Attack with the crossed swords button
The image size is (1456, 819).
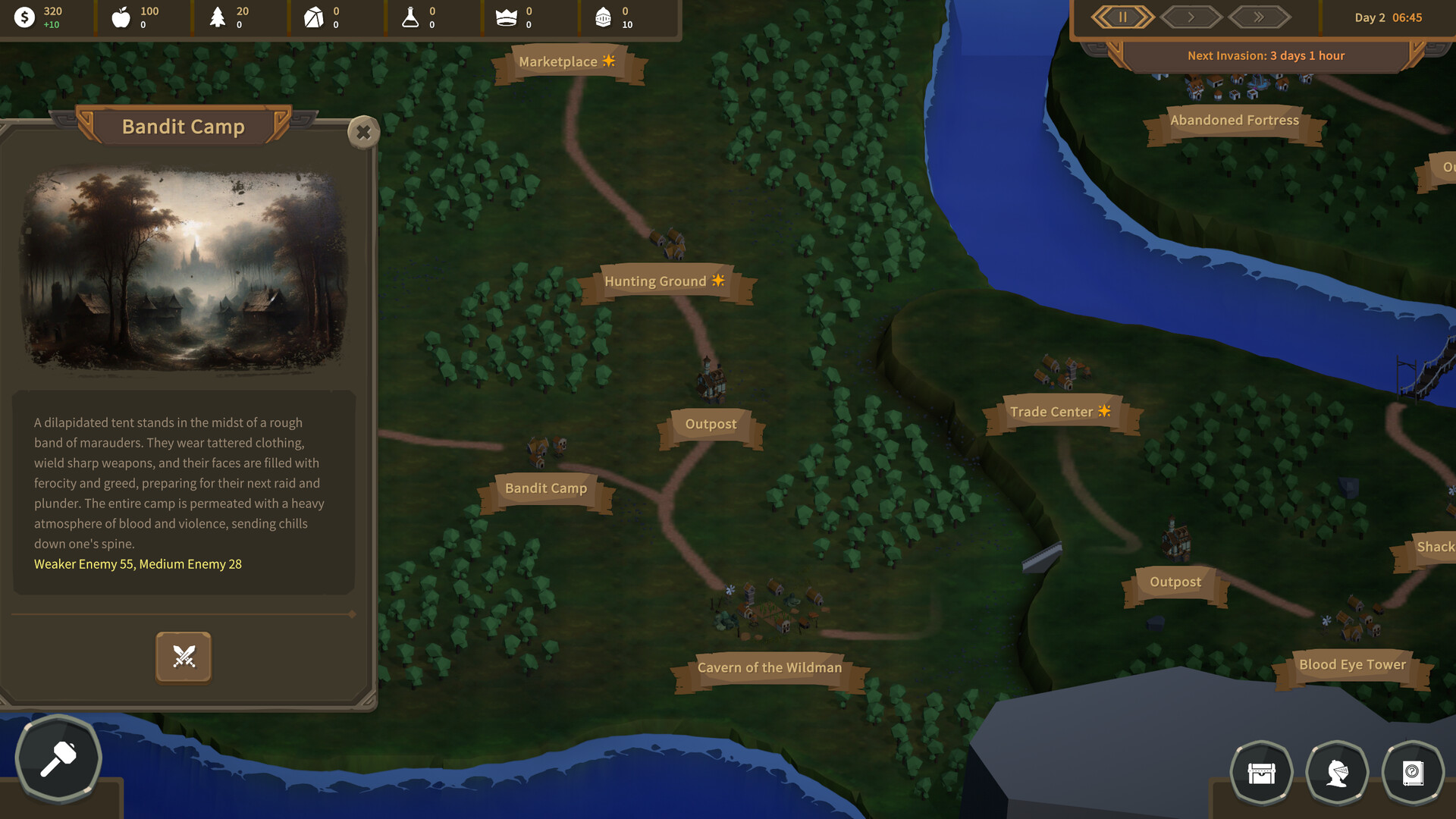184,657
